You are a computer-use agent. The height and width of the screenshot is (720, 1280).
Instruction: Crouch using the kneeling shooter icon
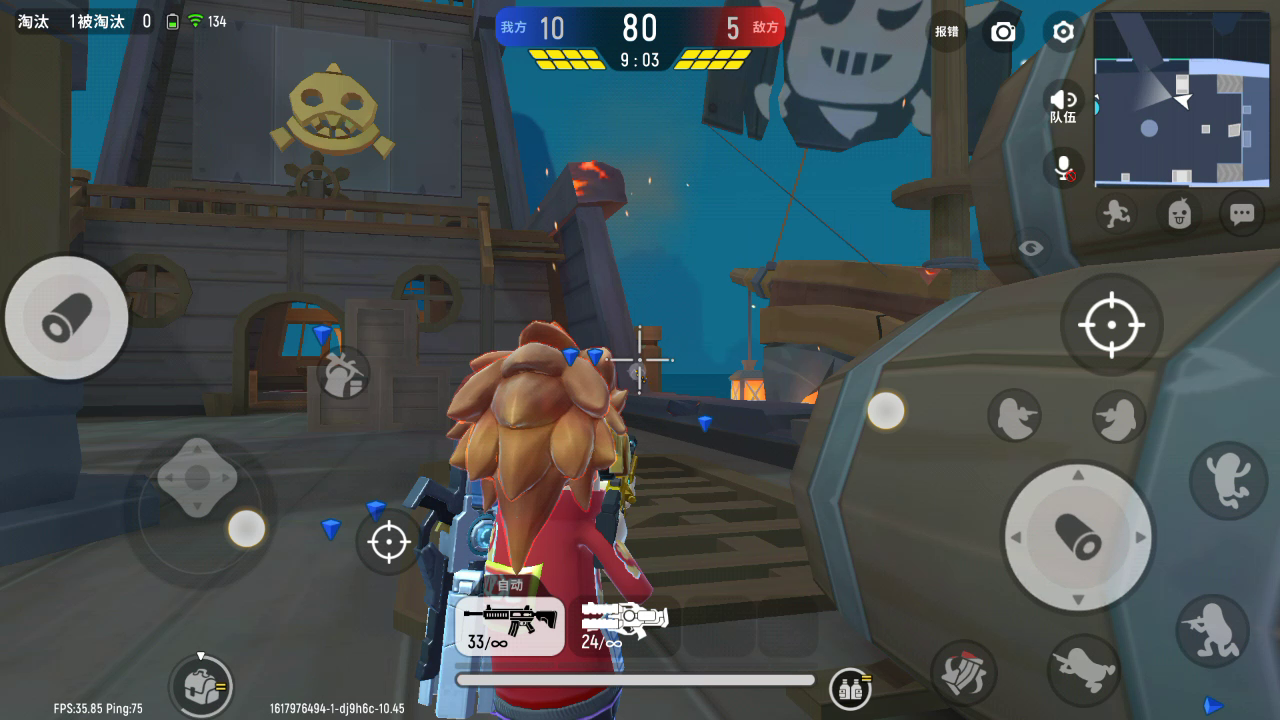pos(1212,628)
